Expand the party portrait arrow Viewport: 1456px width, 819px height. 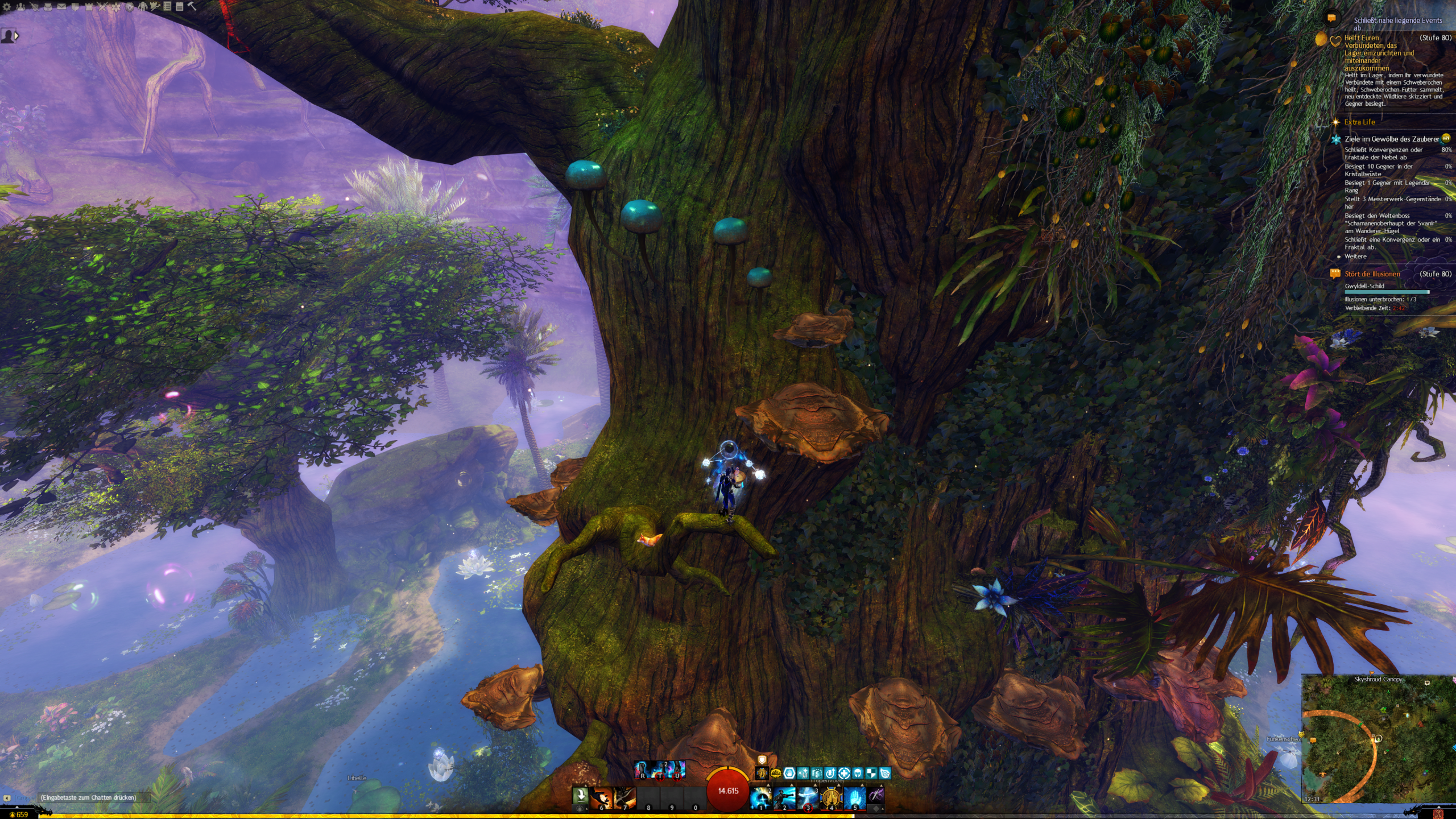click(x=16, y=36)
